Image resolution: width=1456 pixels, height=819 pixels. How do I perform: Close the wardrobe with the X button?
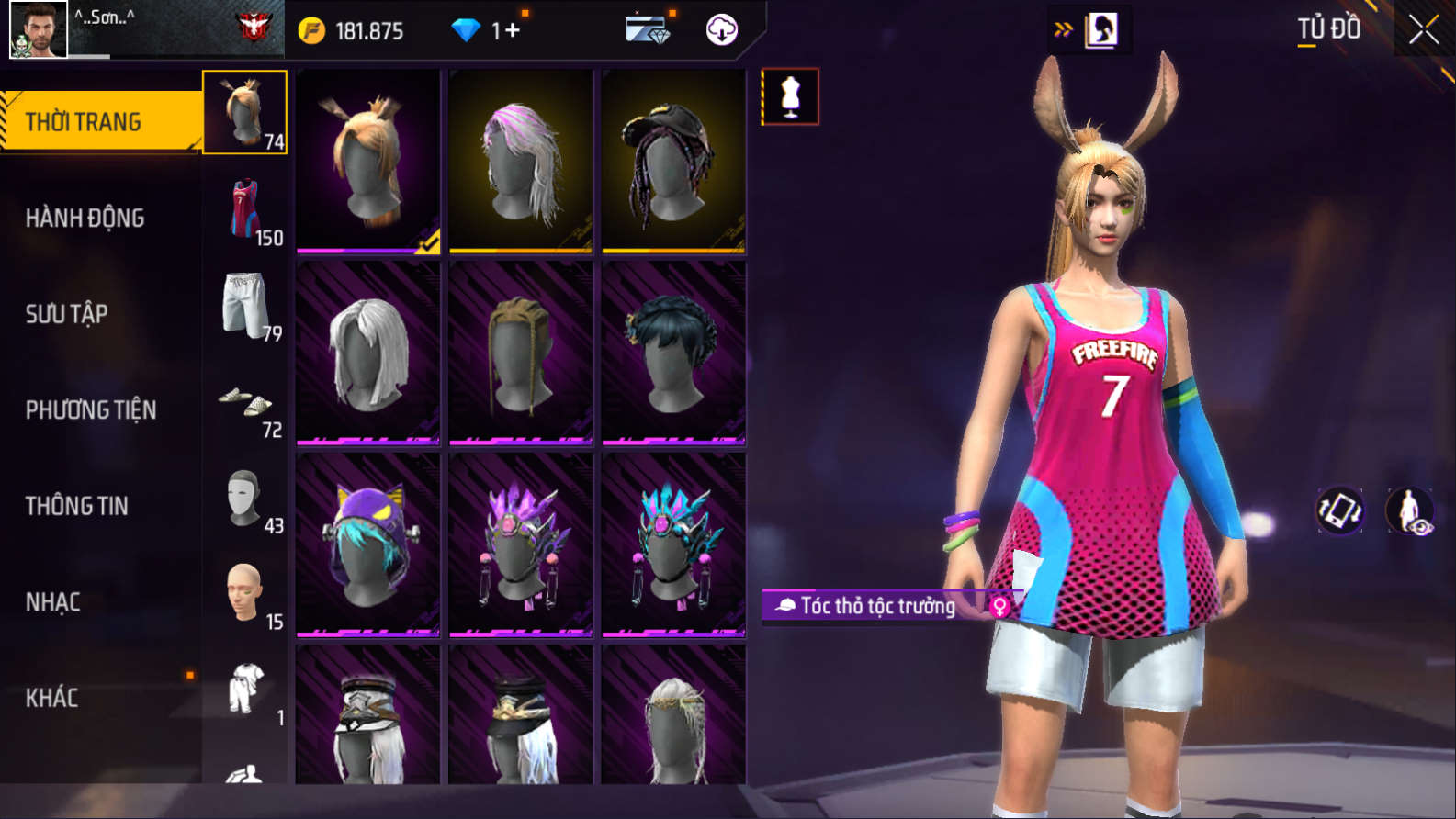(x=1424, y=30)
